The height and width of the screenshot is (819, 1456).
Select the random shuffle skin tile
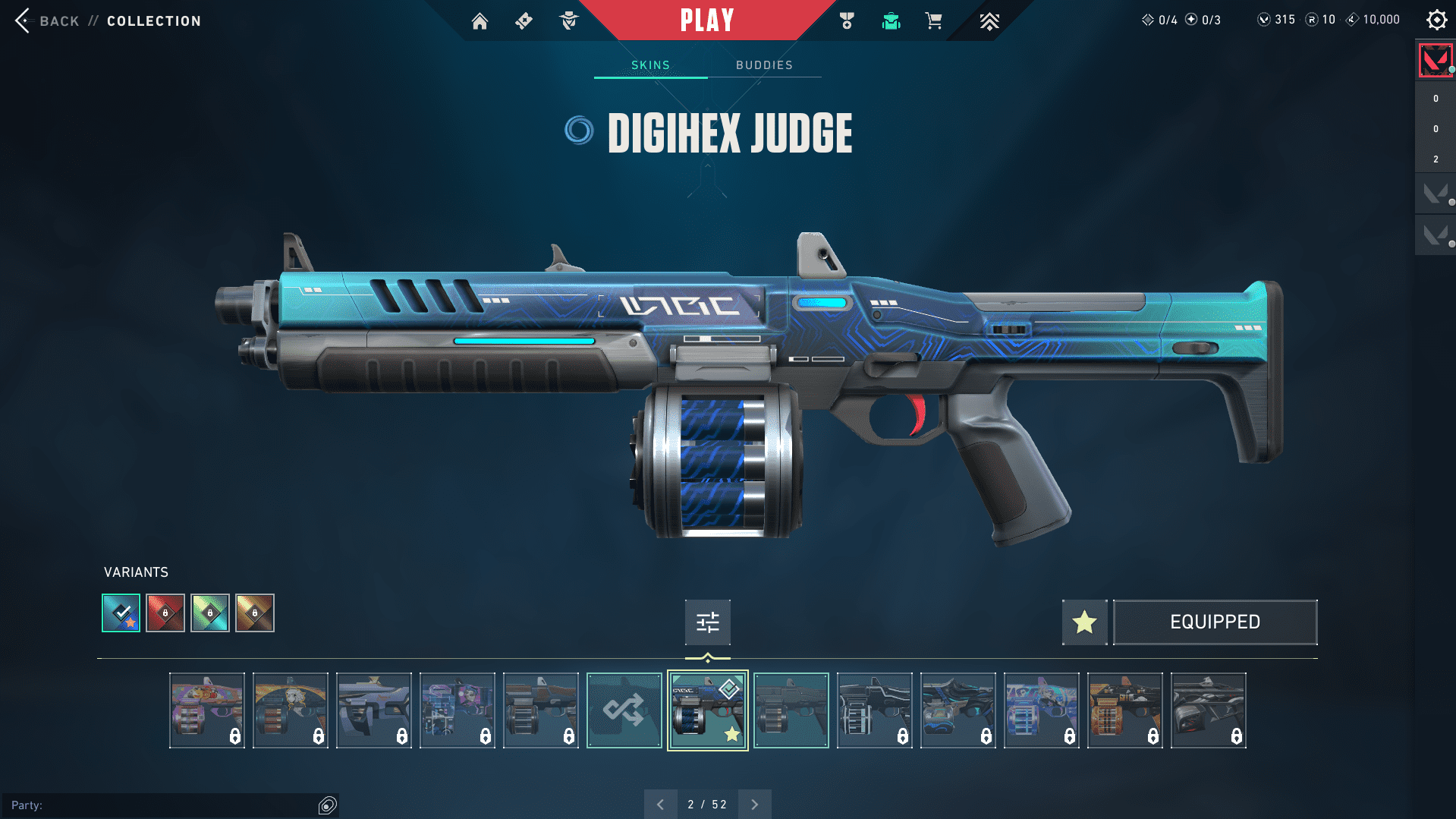click(x=624, y=710)
